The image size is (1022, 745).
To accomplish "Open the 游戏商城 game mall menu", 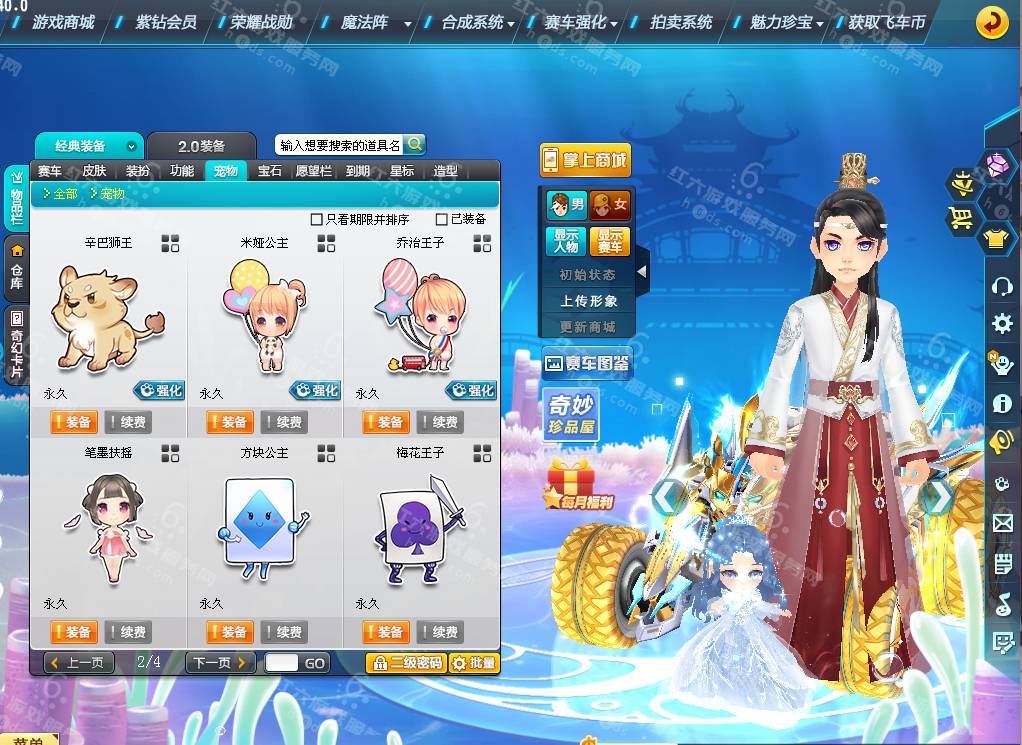I will point(64,21).
